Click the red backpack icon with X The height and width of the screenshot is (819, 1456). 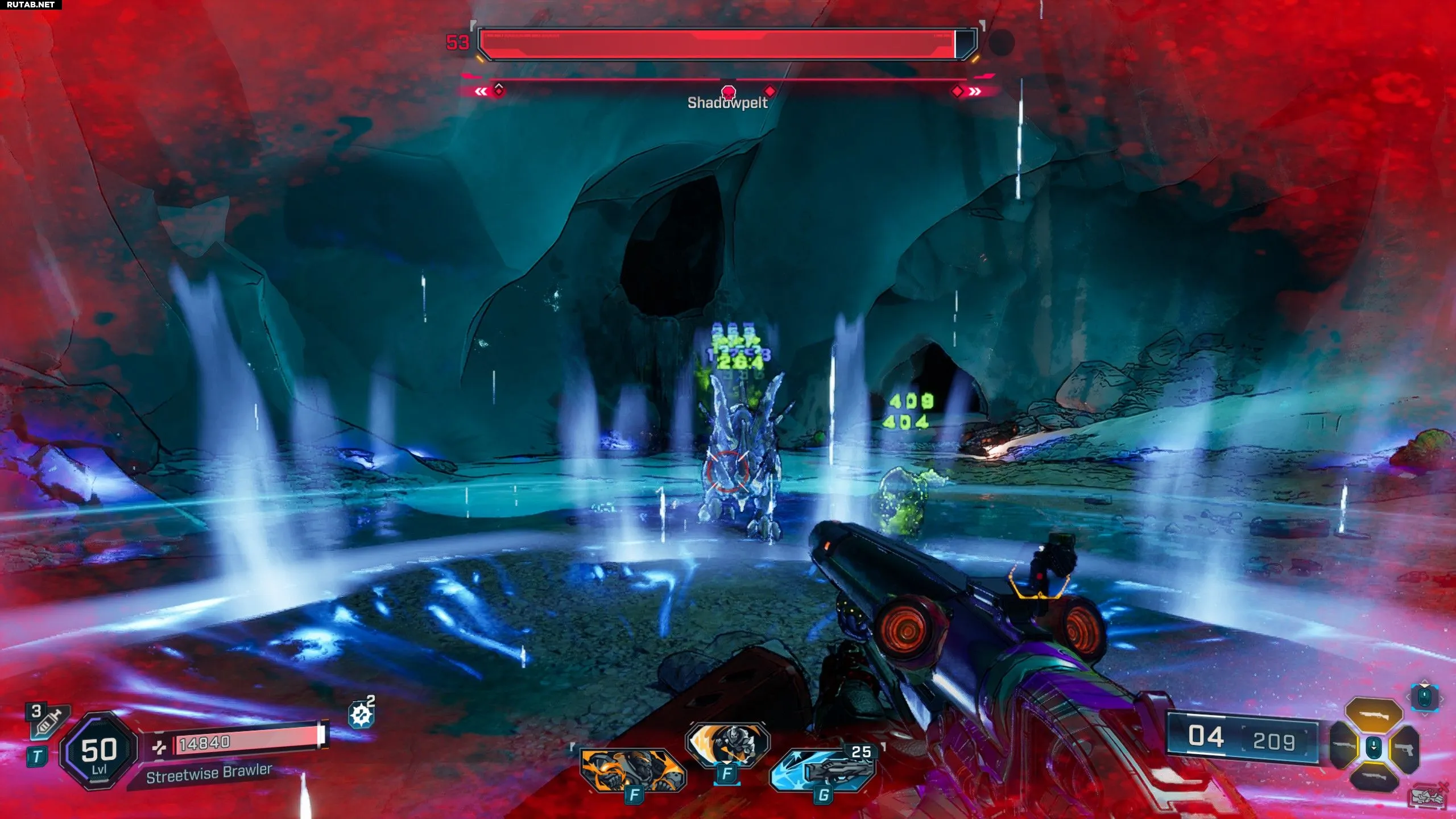click(x=1429, y=795)
